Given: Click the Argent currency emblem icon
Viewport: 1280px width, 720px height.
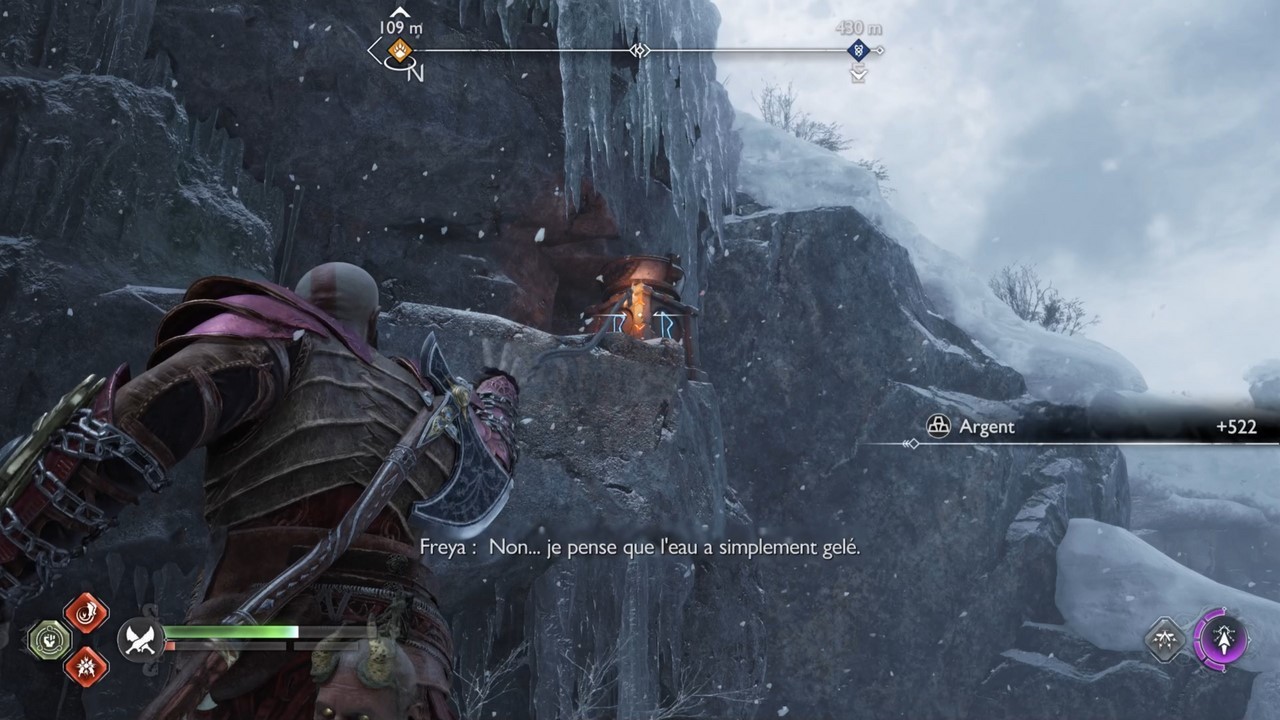Looking at the screenshot, I should (x=938, y=427).
